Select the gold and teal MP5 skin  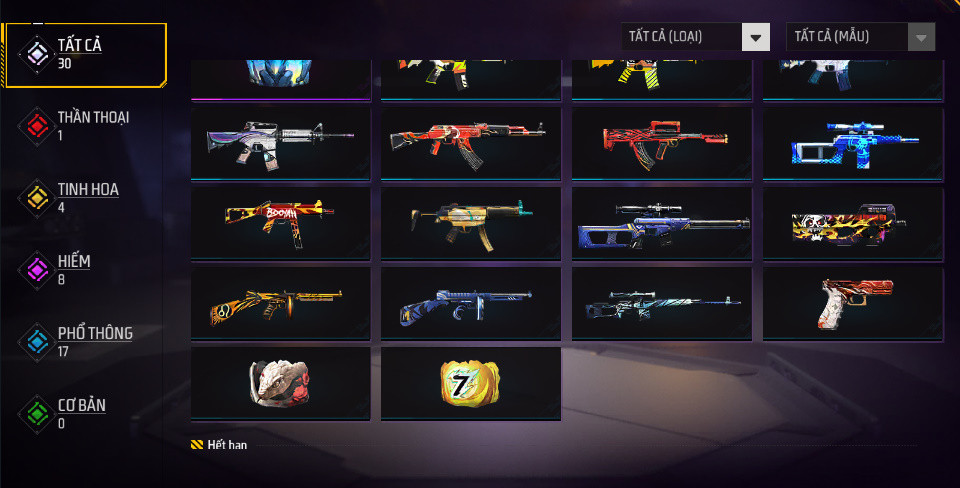pos(470,223)
